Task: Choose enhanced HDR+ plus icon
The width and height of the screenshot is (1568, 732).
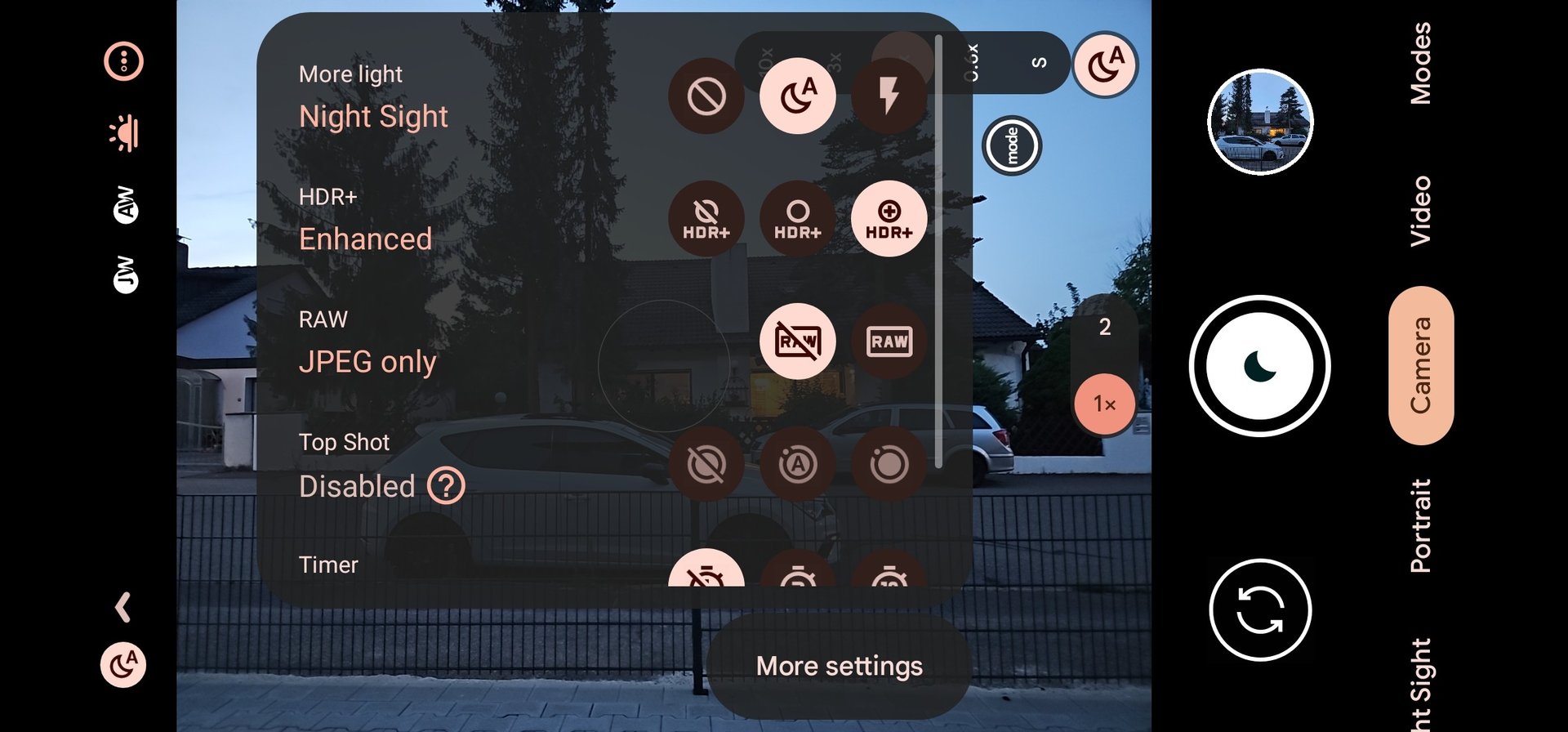Action: pyautogui.click(x=889, y=219)
